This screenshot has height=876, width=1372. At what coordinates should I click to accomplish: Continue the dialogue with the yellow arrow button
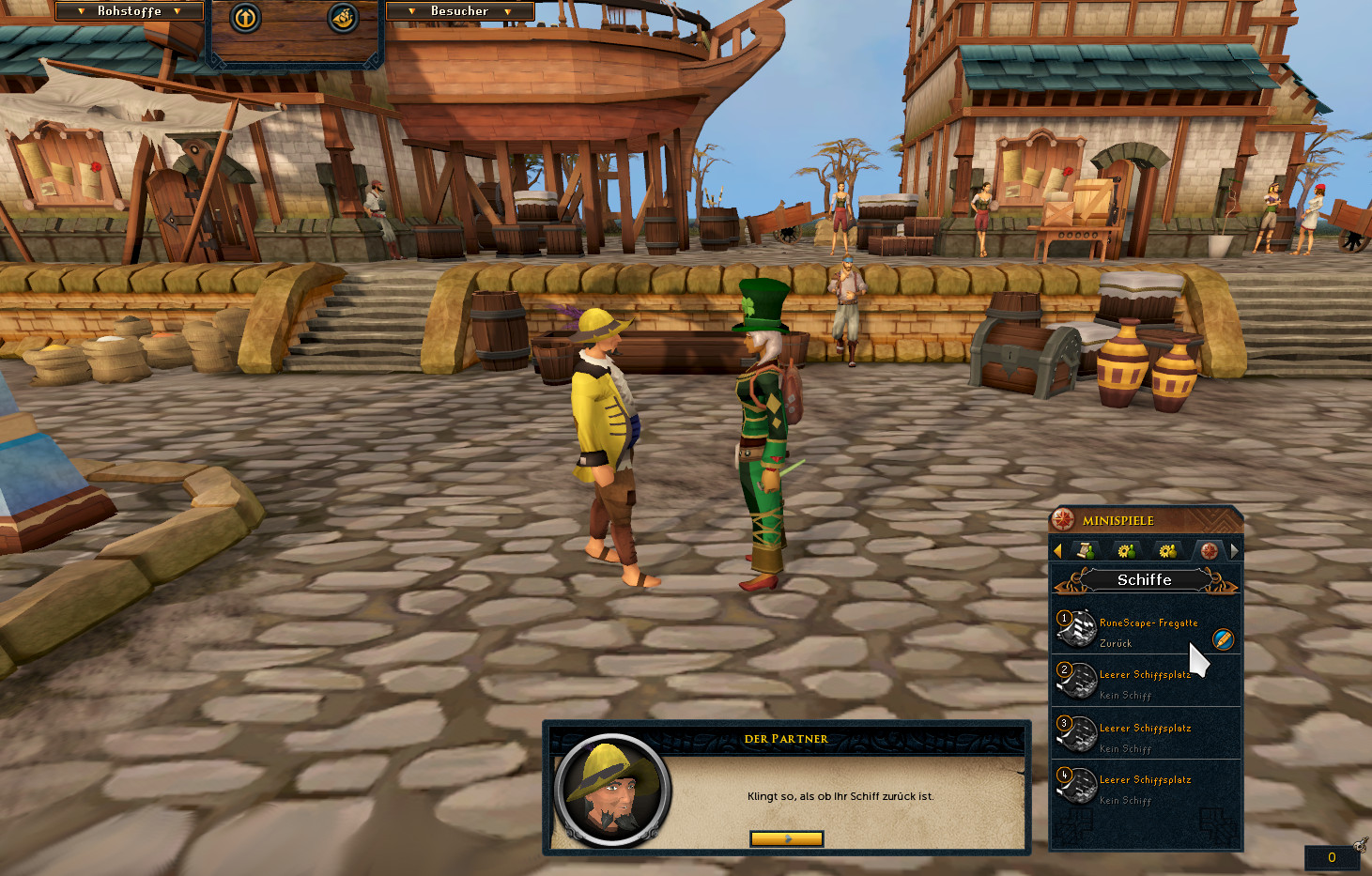(786, 838)
